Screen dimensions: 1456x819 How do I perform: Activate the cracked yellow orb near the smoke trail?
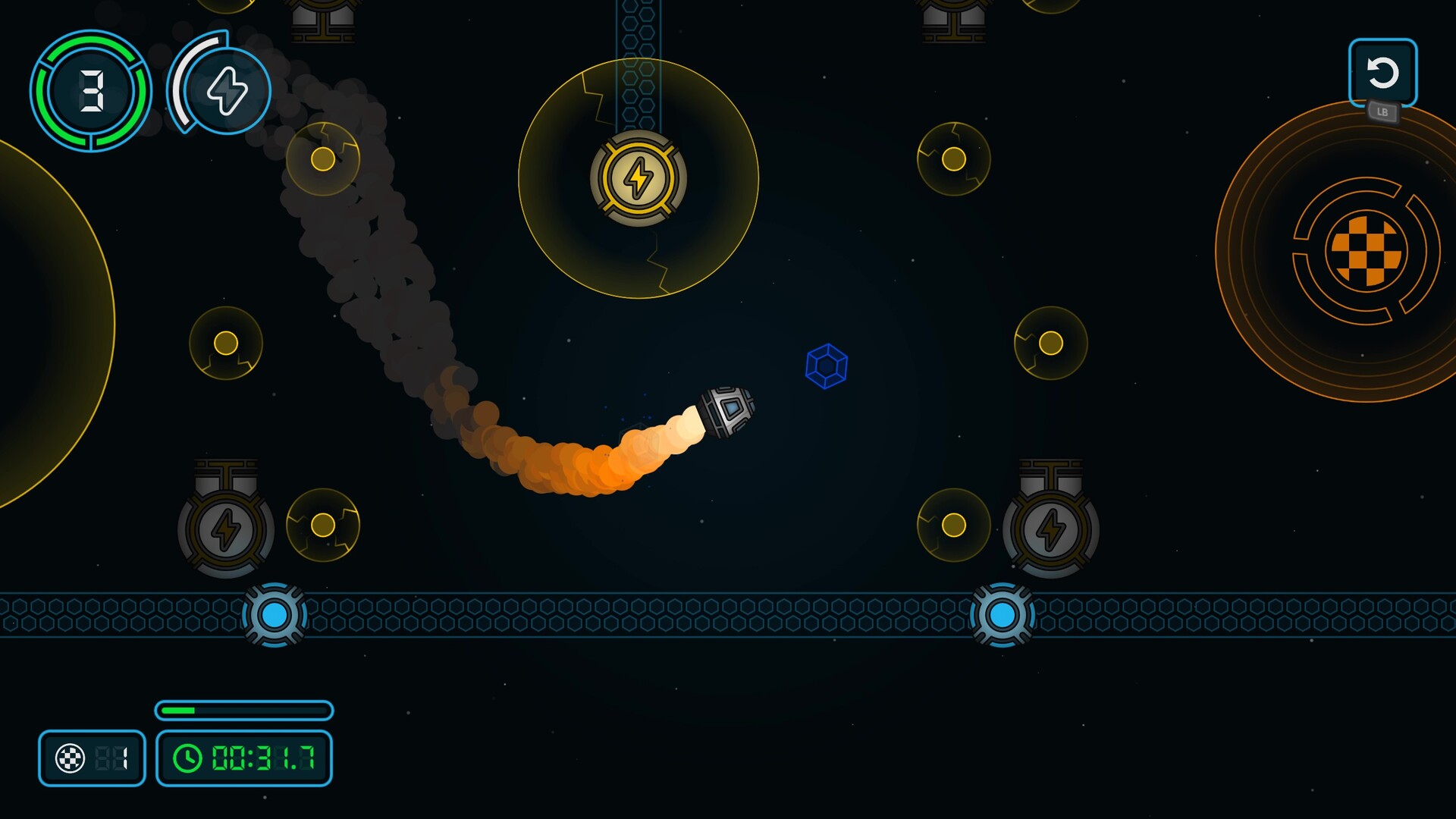[x=325, y=160]
